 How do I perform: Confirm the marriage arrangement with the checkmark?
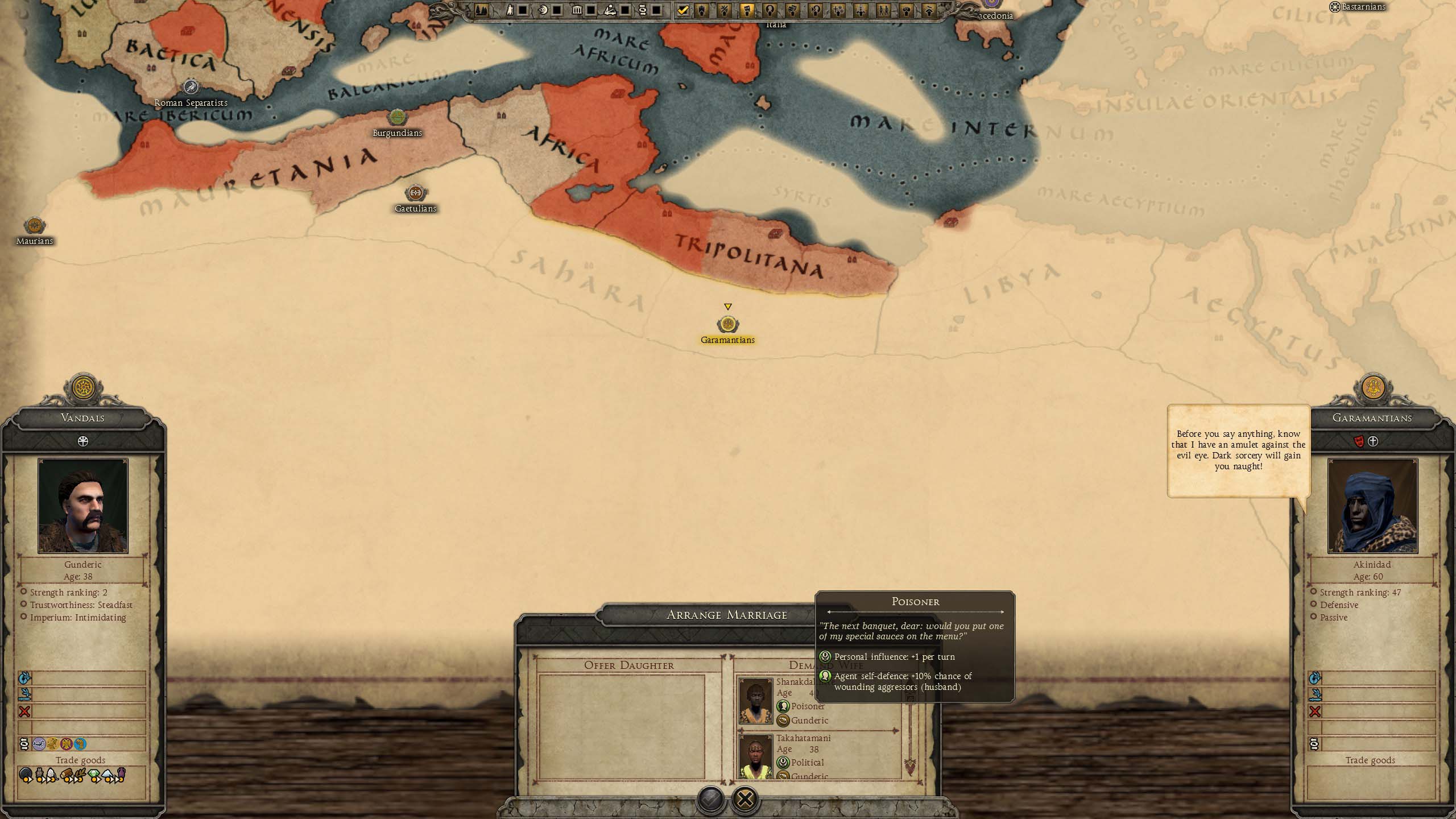tap(710, 799)
